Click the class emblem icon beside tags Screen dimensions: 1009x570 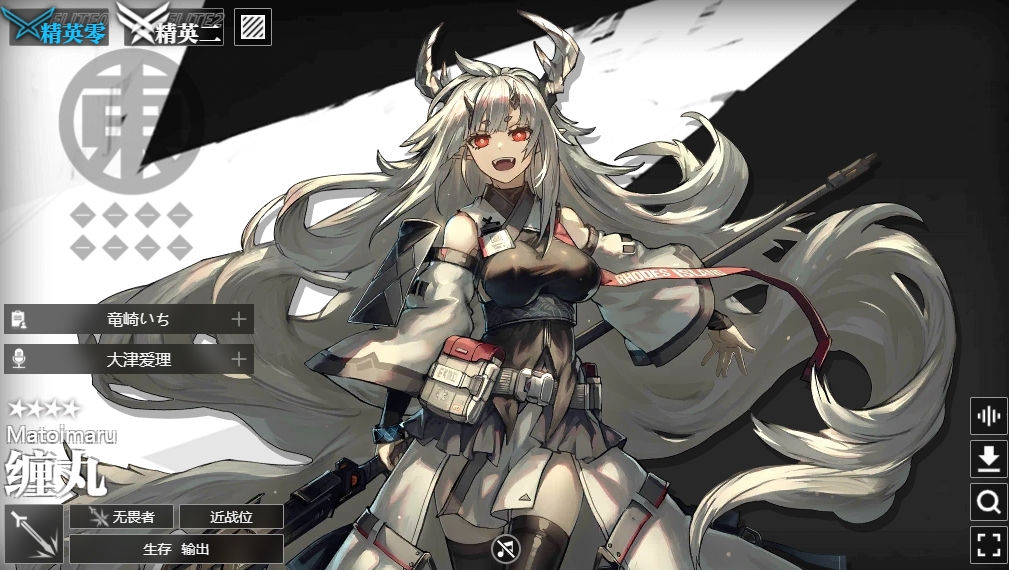pos(34,533)
